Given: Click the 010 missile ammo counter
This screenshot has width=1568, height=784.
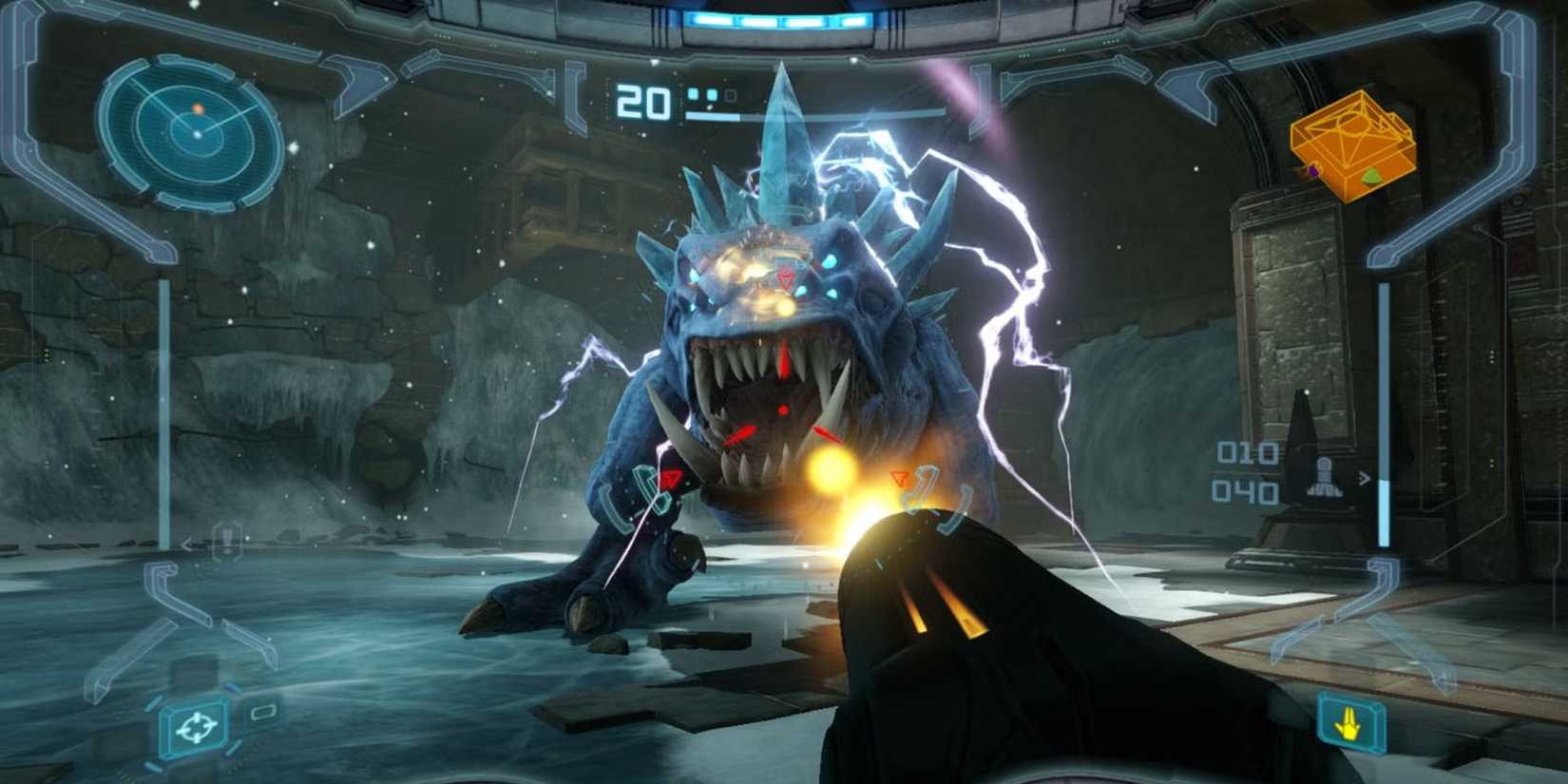Looking at the screenshot, I should pos(1247,452).
